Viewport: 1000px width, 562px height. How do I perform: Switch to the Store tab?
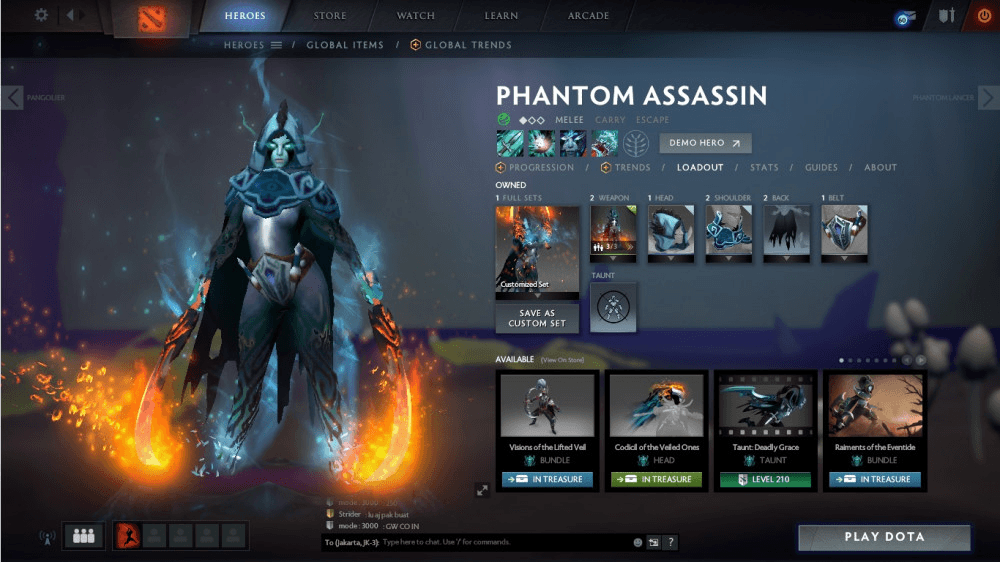click(330, 16)
